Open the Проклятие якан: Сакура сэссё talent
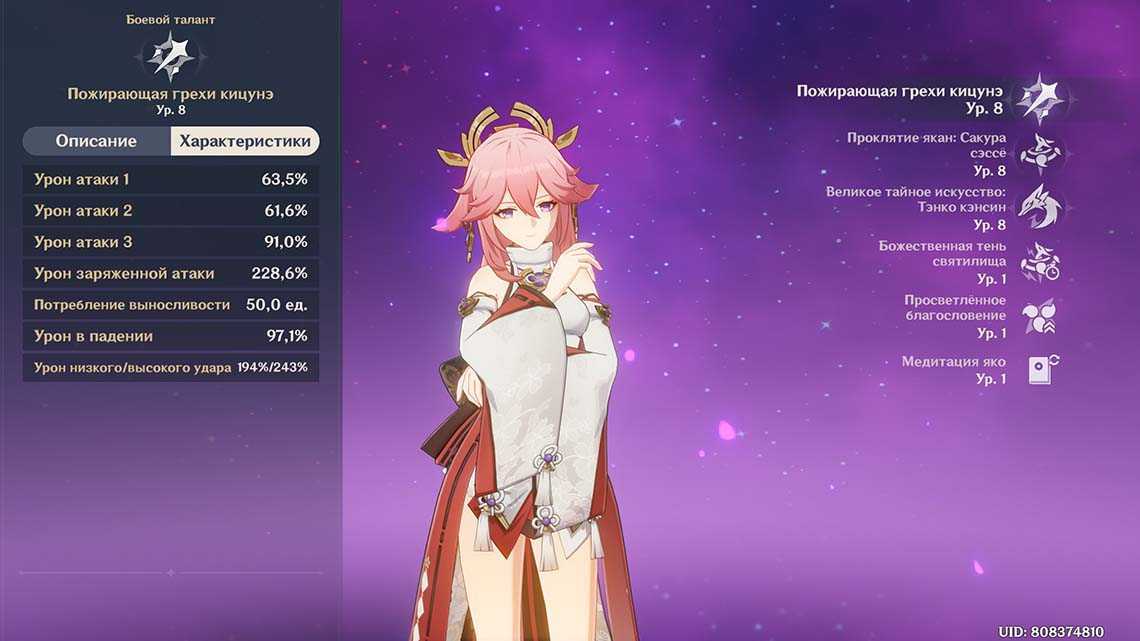The height and width of the screenshot is (641, 1140). 1040,153
